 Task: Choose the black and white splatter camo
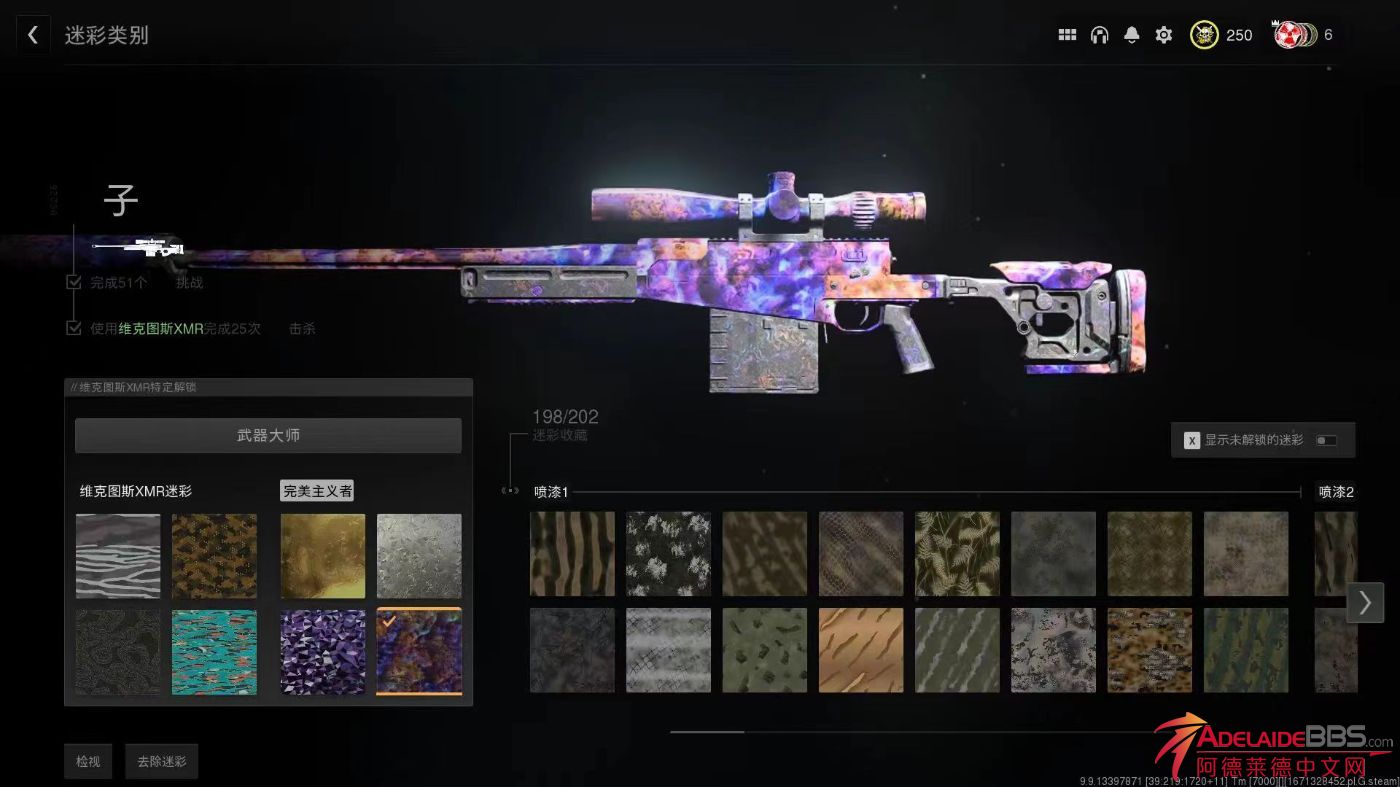[668, 554]
